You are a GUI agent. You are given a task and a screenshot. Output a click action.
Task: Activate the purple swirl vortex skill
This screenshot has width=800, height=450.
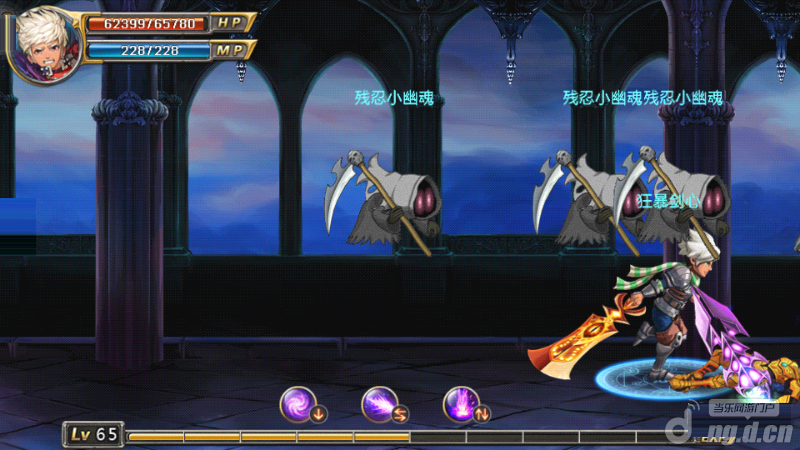pyautogui.click(x=299, y=403)
